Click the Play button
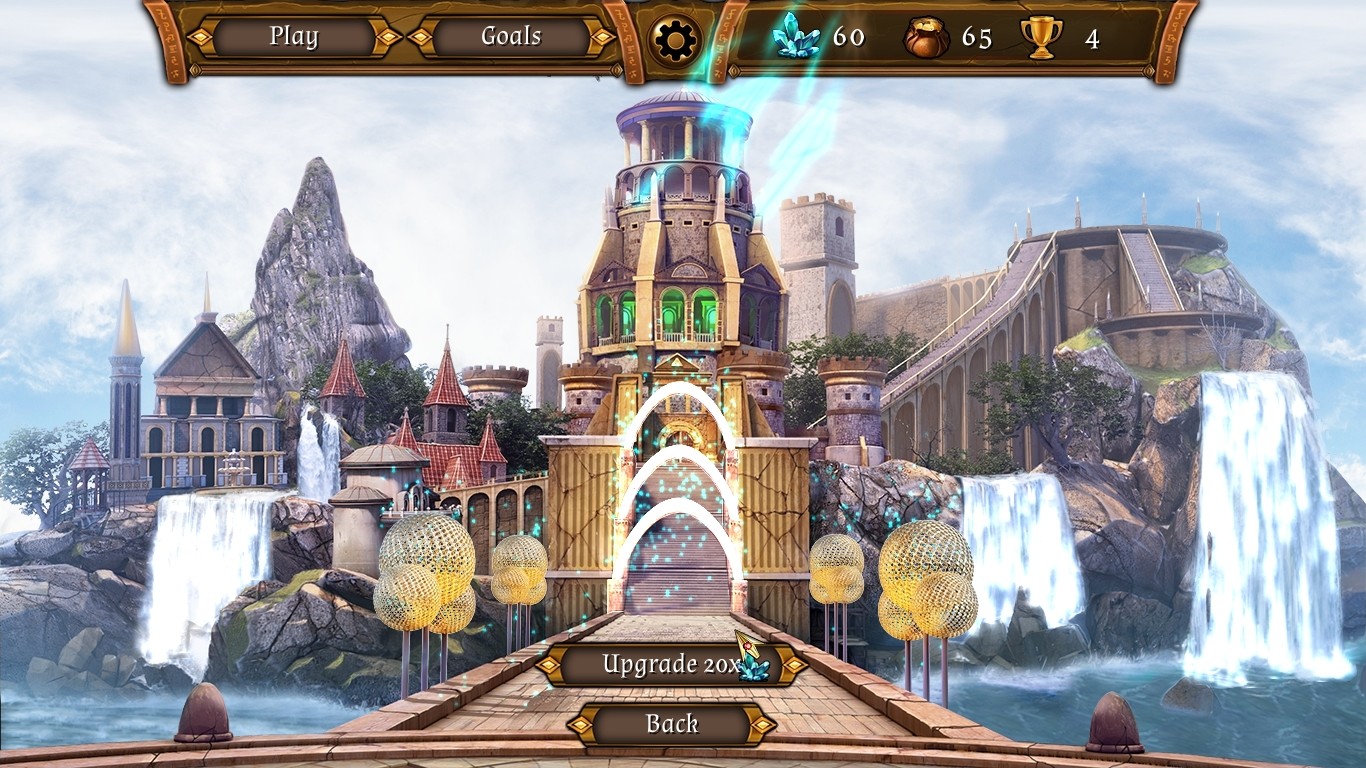This screenshot has height=768, width=1366. click(x=293, y=38)
